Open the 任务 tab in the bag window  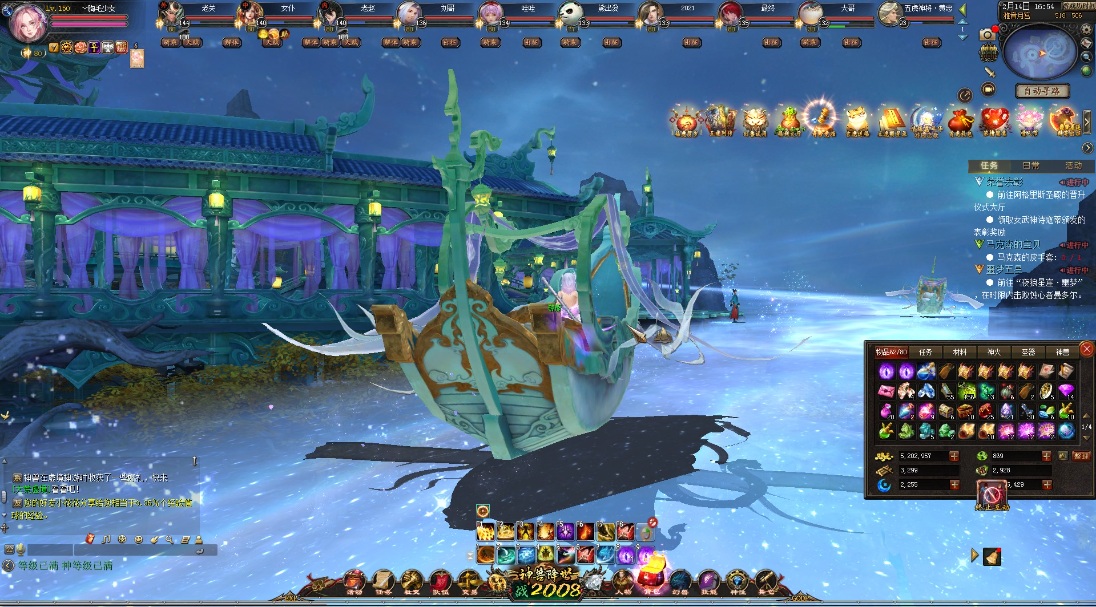925,352
